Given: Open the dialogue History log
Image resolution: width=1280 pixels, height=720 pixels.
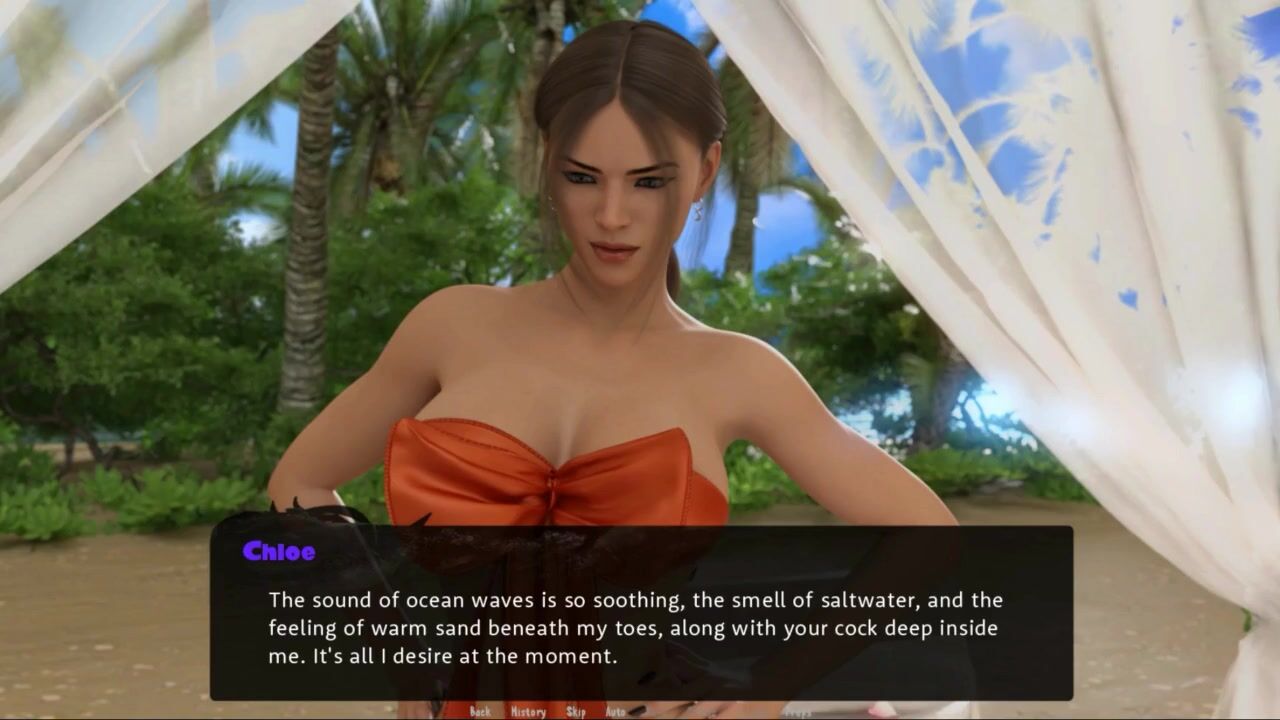Looking at the screenshot, I should click(x=528, y=711).
